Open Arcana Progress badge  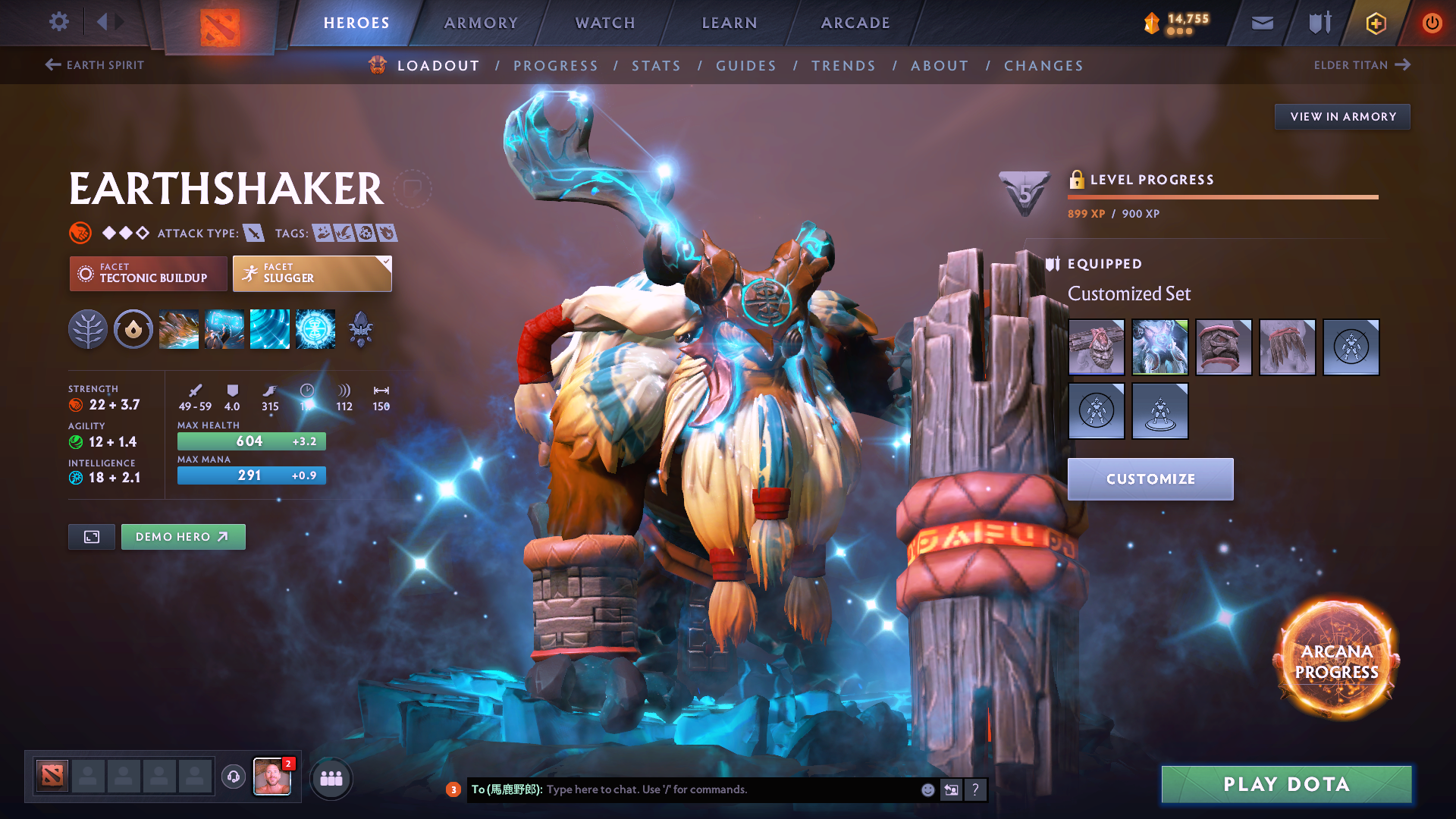(x=1336, y=661)
